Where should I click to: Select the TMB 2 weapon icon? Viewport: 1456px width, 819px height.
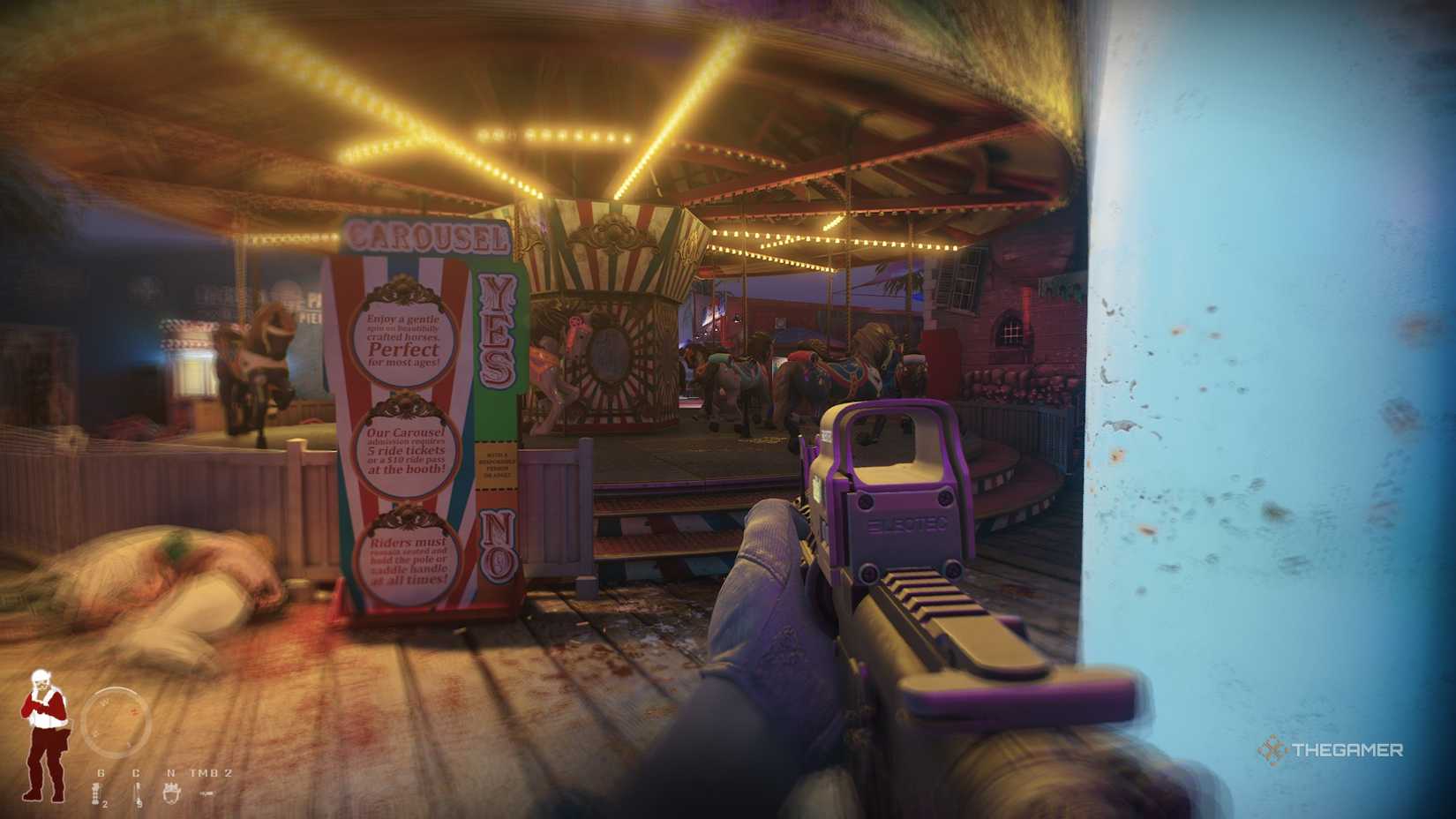(x=207, y=794)
